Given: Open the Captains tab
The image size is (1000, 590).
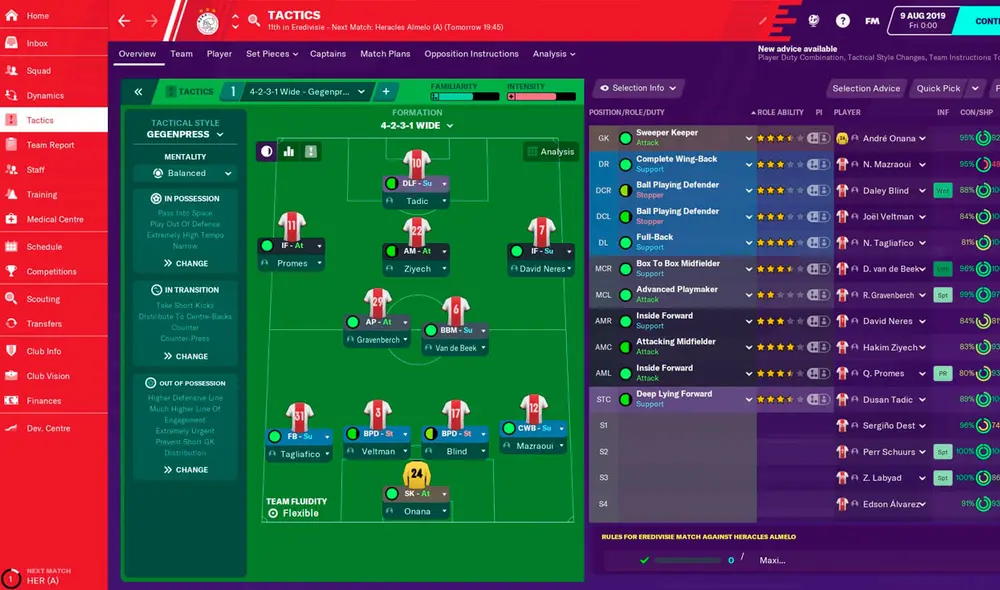Looking at the screenshot, I should click(328, 54).
